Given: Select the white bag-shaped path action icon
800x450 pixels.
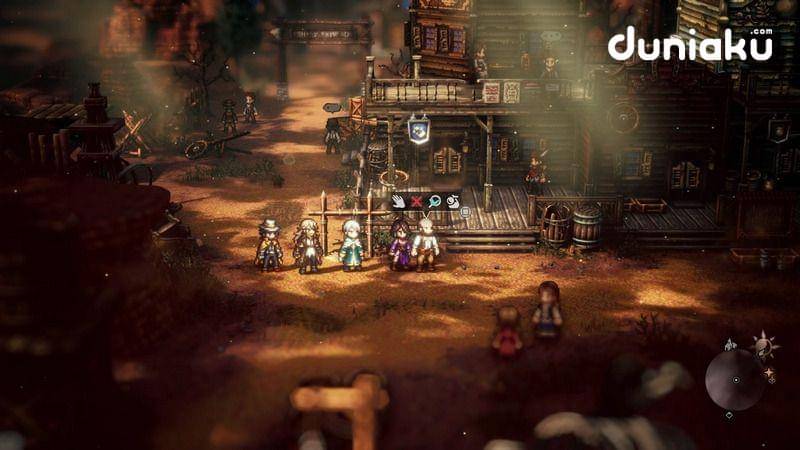Looking at the screenshot, I should pyautogui.click(x=452, y=201).
